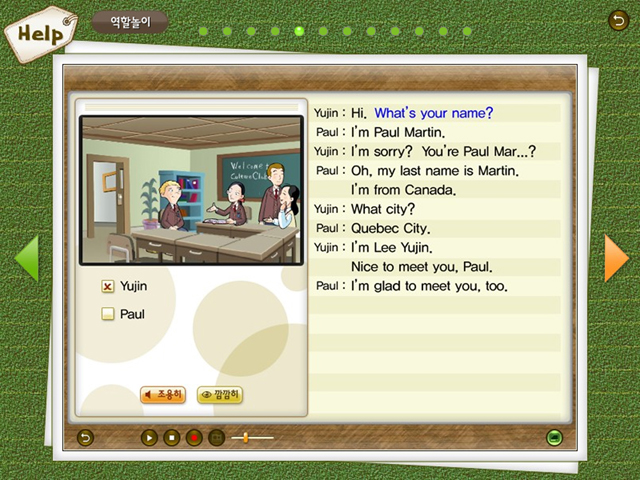
Task: Click the green button at bottom right
Action: point(554,437)
